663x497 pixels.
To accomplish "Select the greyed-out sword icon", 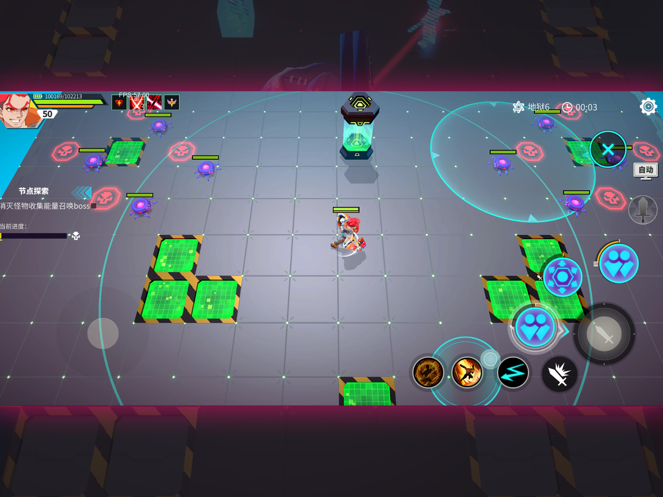I will (642, 209).
